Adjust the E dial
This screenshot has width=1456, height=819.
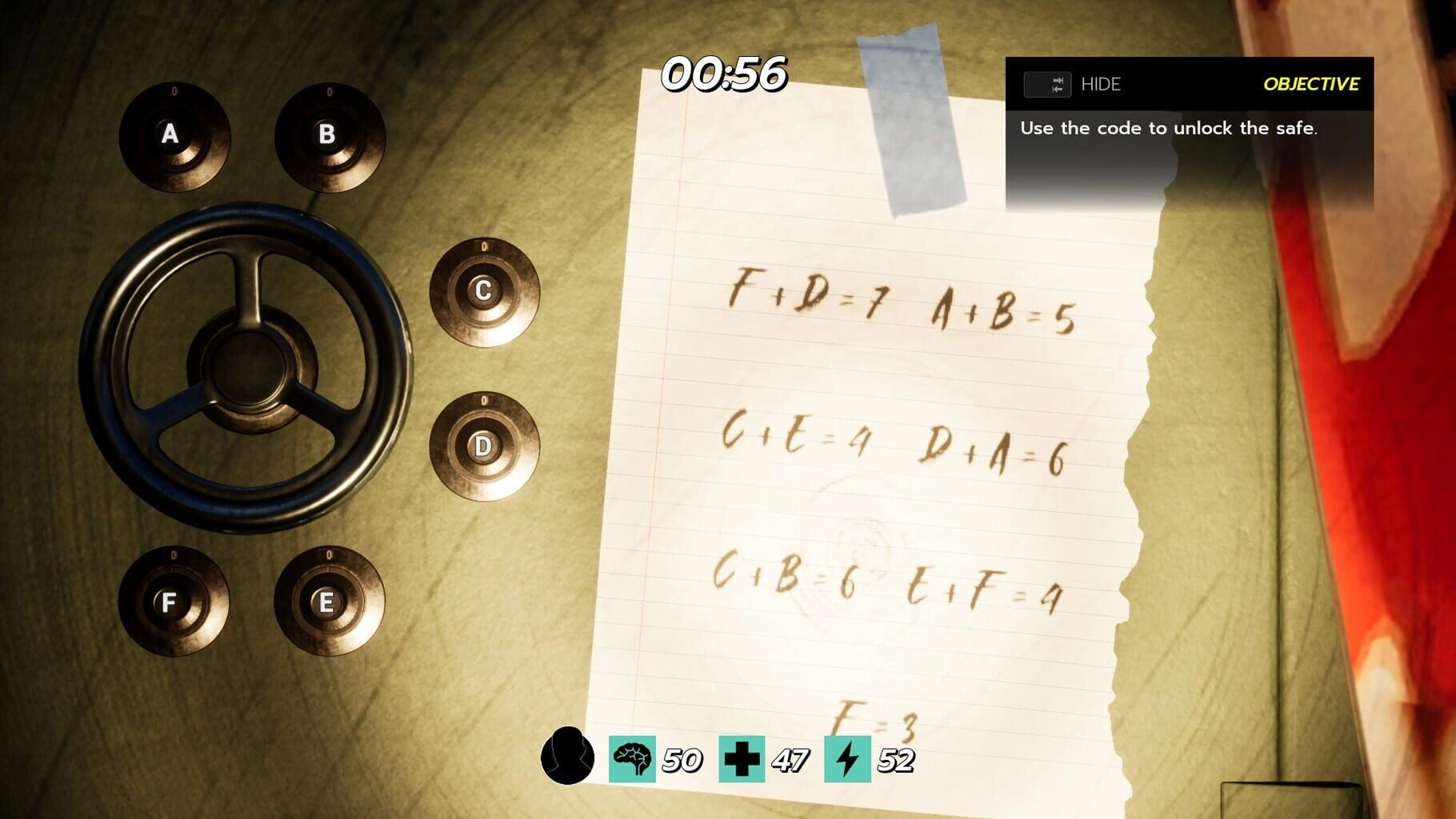[329, 601]
